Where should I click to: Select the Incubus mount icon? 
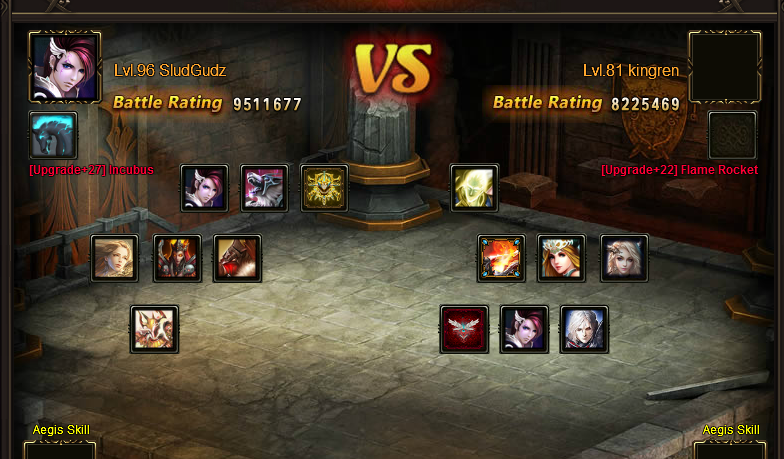click(x=53, y=136)
